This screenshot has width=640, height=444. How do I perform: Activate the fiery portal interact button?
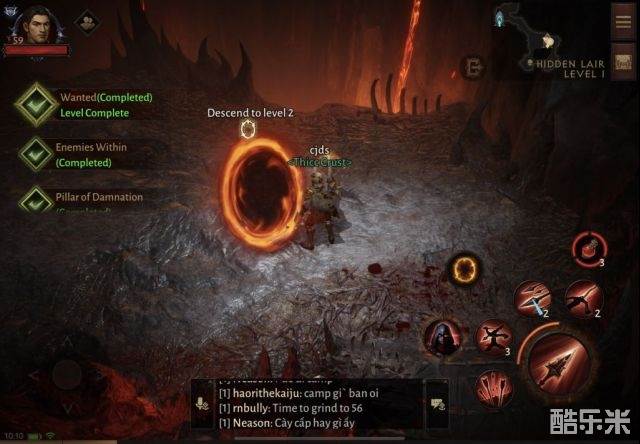tap(464, 268)
